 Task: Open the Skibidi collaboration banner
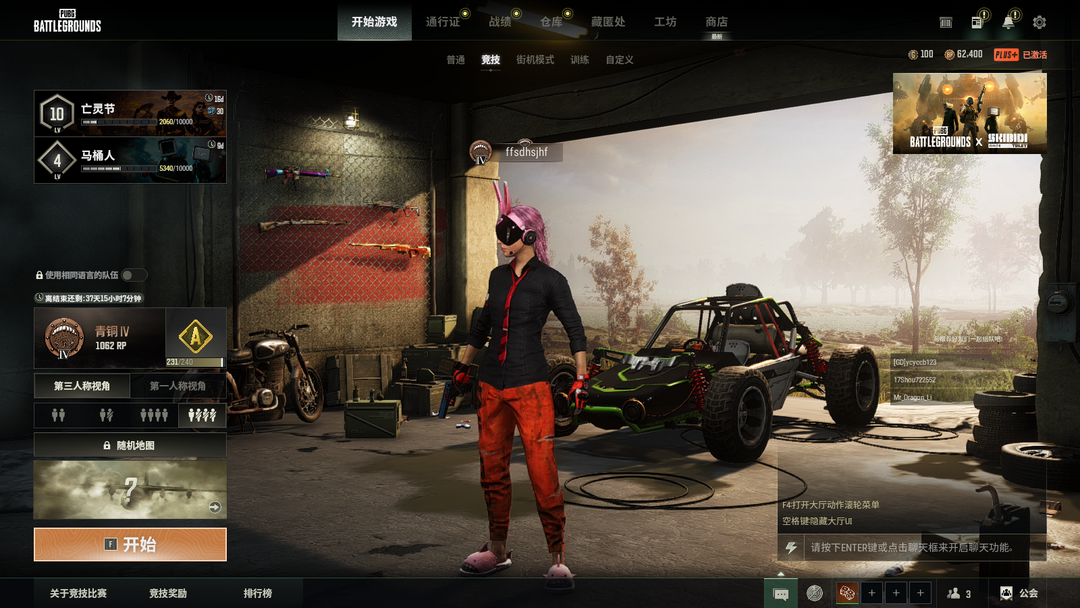coord(969,112)
